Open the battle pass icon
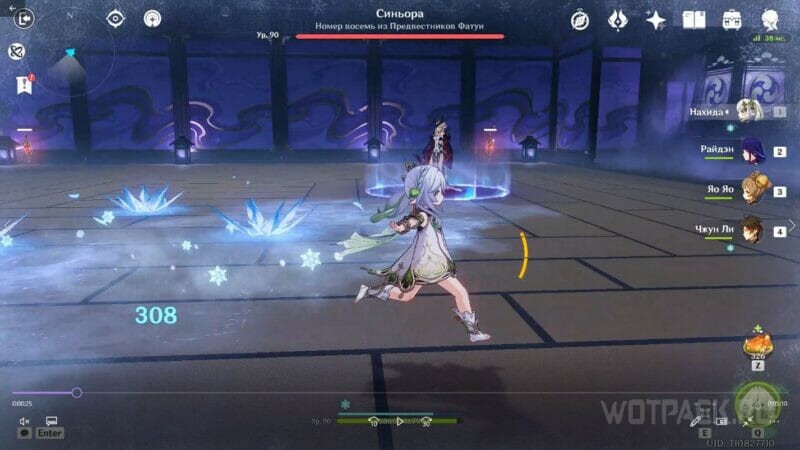Viewport: 800px width, 450px height. [x=618, y=19]
